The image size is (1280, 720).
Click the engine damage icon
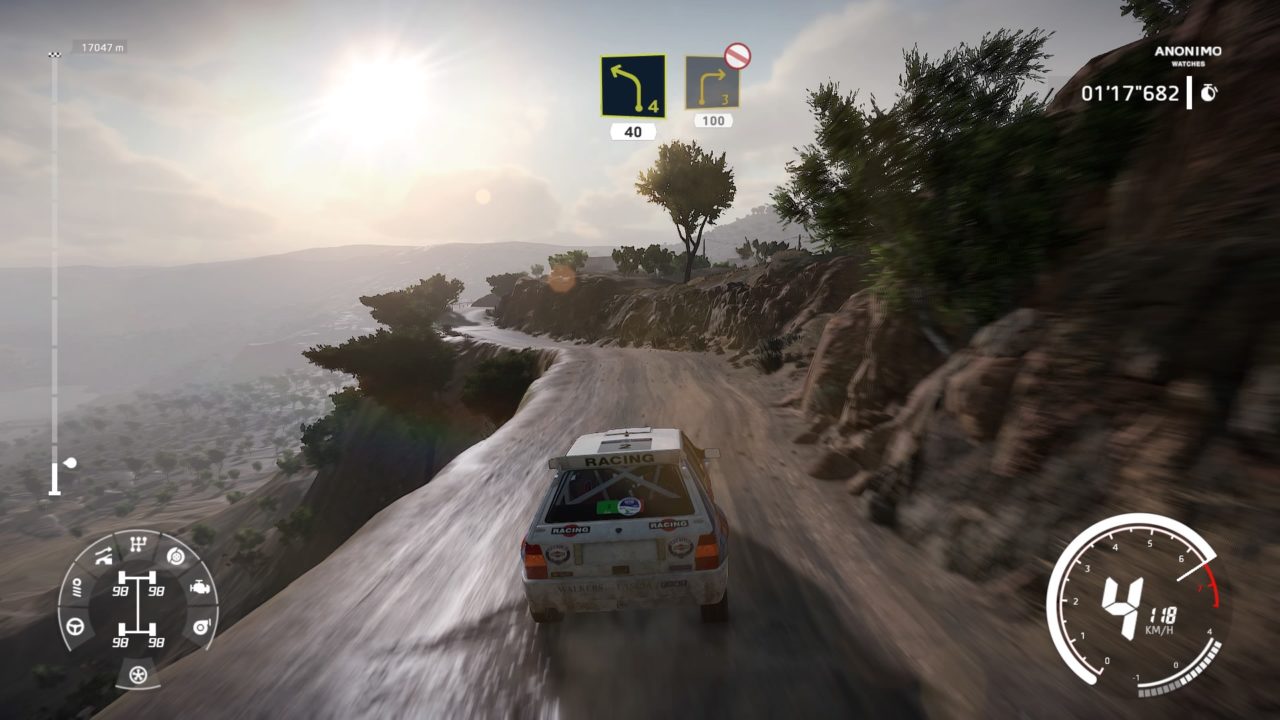[200, 588]
